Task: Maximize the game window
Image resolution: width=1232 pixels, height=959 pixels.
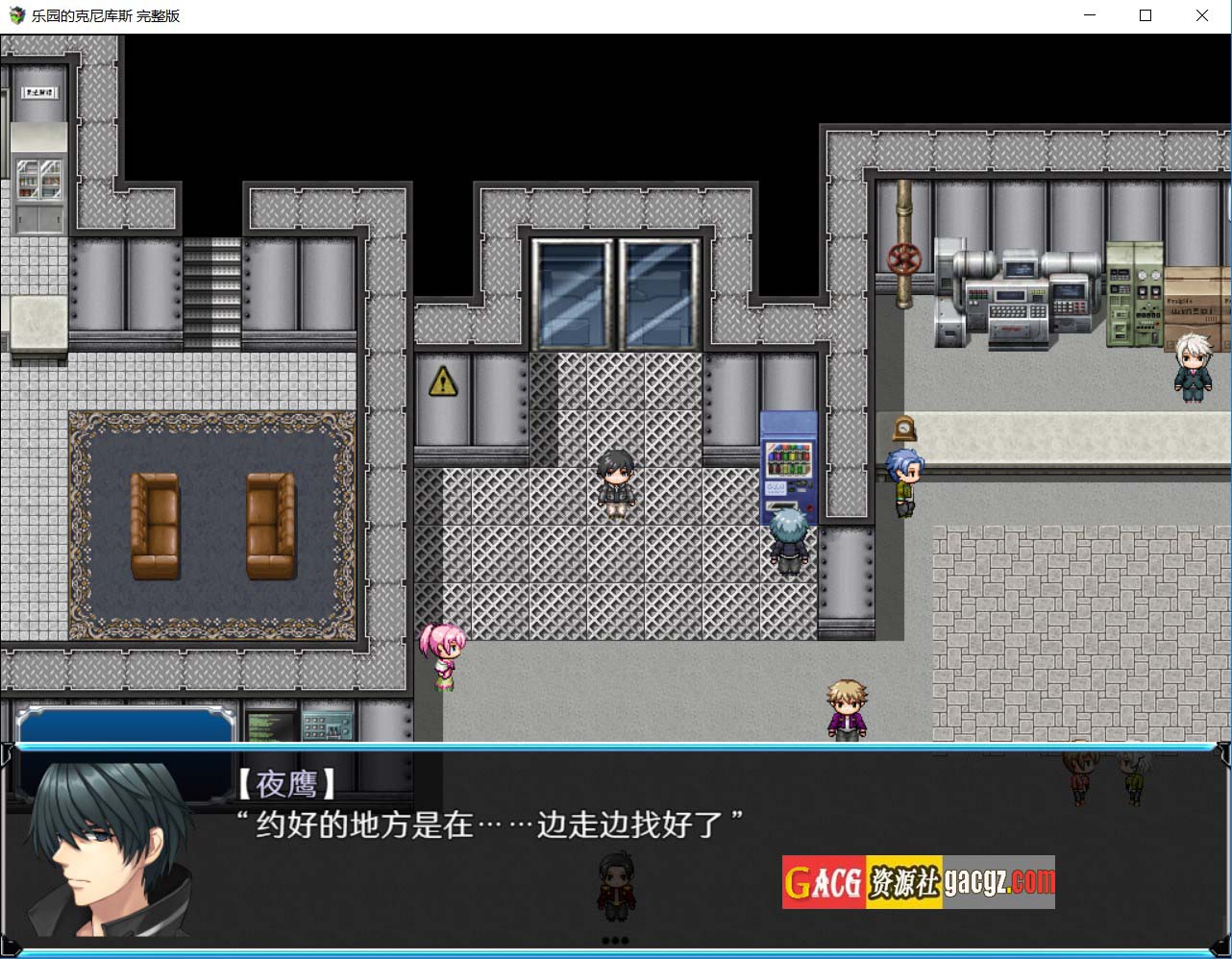Action: [1146, 15]
